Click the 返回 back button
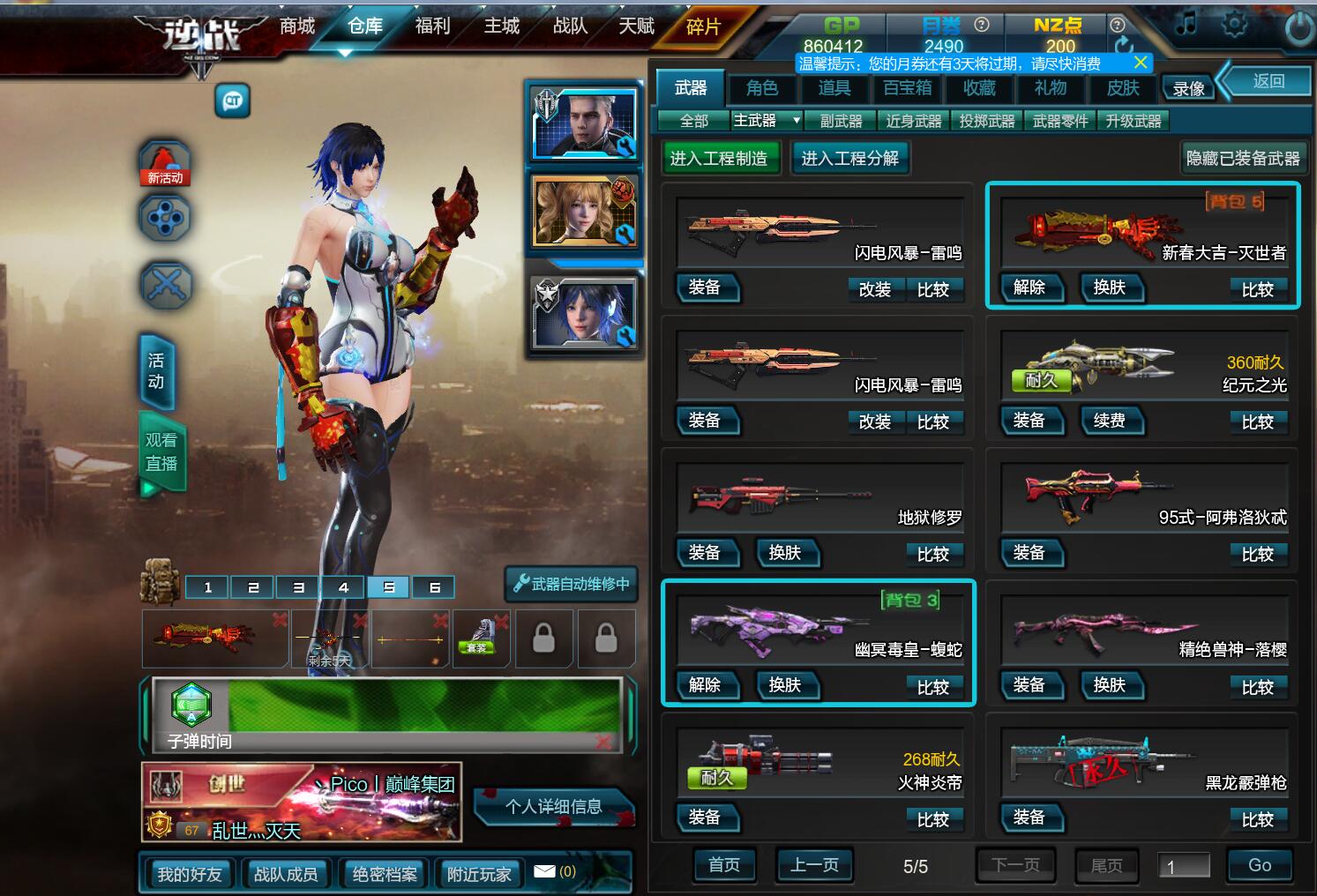1317x896 pixels. pyautogui.click(x=1268, y=81)
